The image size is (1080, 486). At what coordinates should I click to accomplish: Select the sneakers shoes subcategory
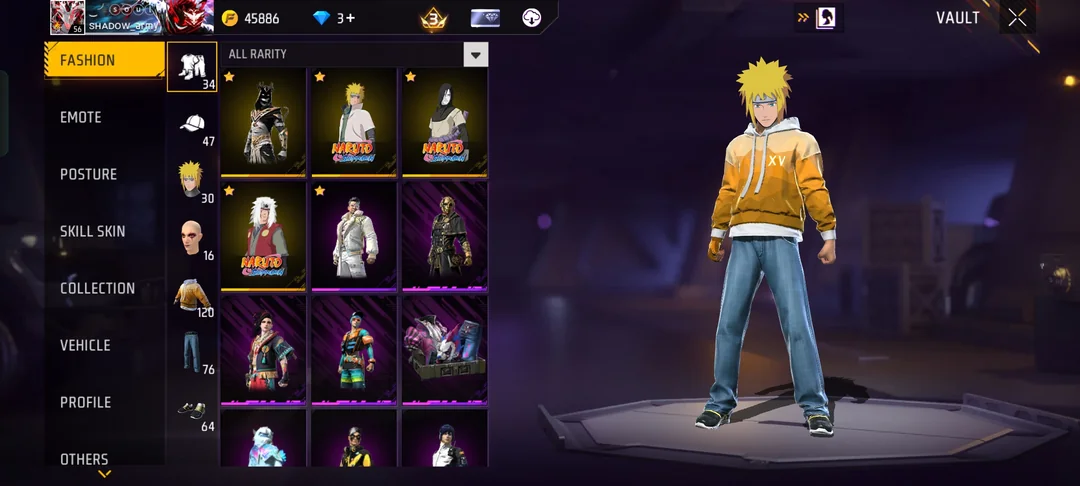[x=191, y=411]
